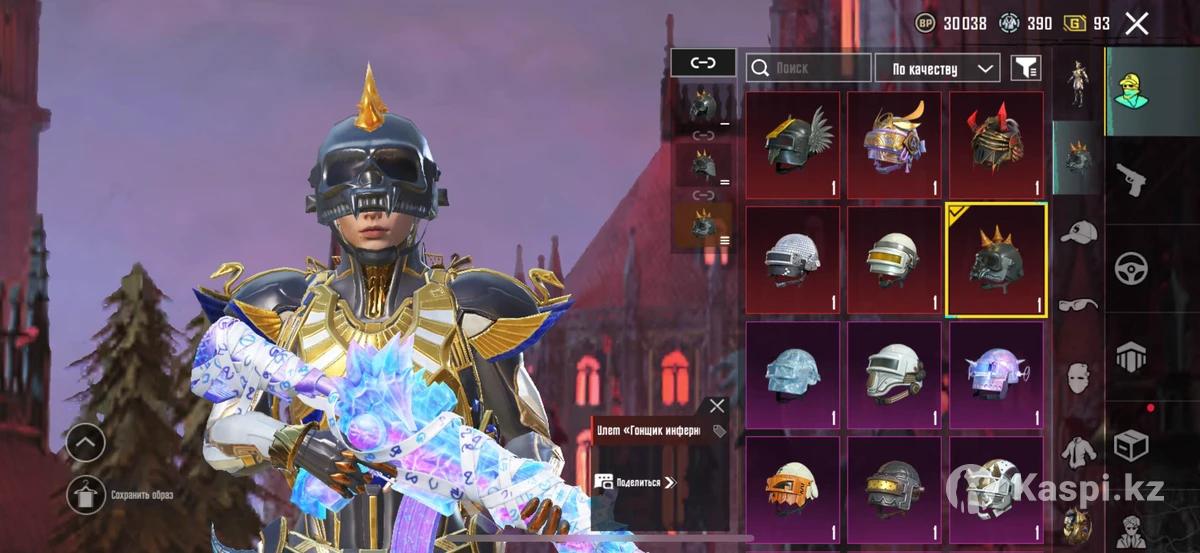Toggle the link chain button above helmet levels

pos(703,63)
